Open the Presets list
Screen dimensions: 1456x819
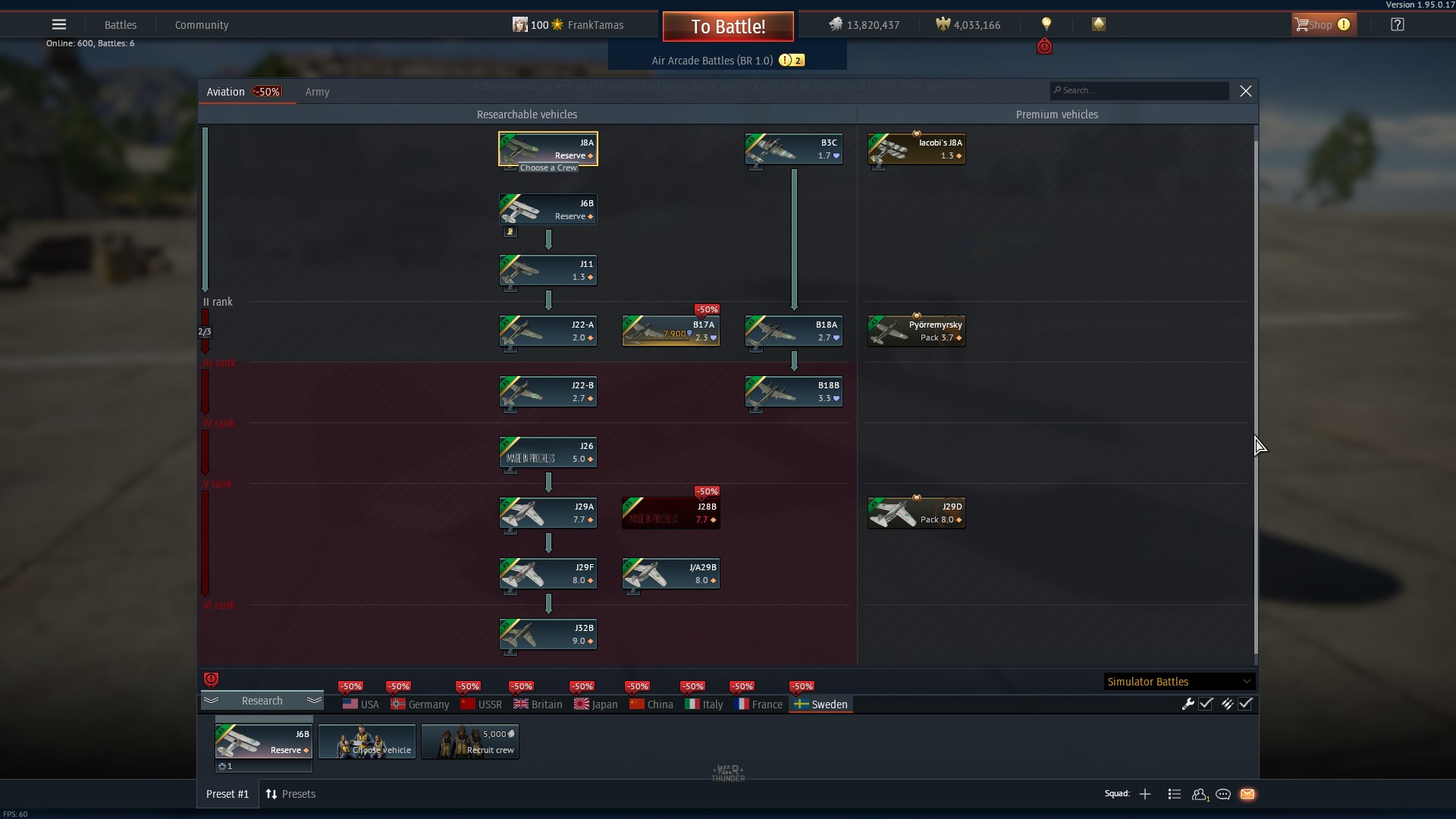tap(290, 794)
